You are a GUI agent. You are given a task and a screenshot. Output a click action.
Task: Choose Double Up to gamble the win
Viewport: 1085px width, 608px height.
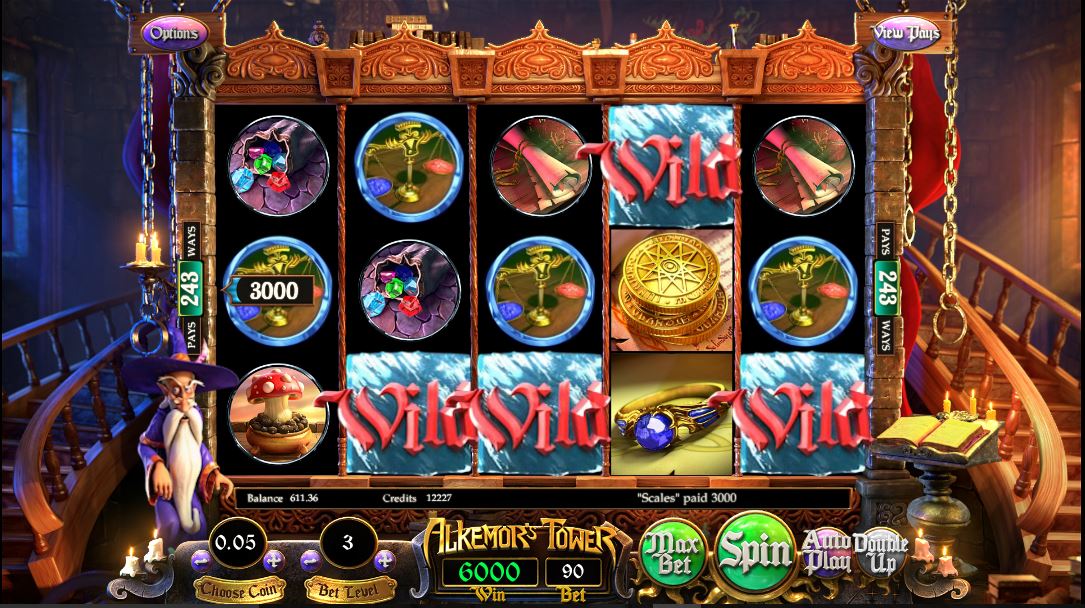click(881, 551)
